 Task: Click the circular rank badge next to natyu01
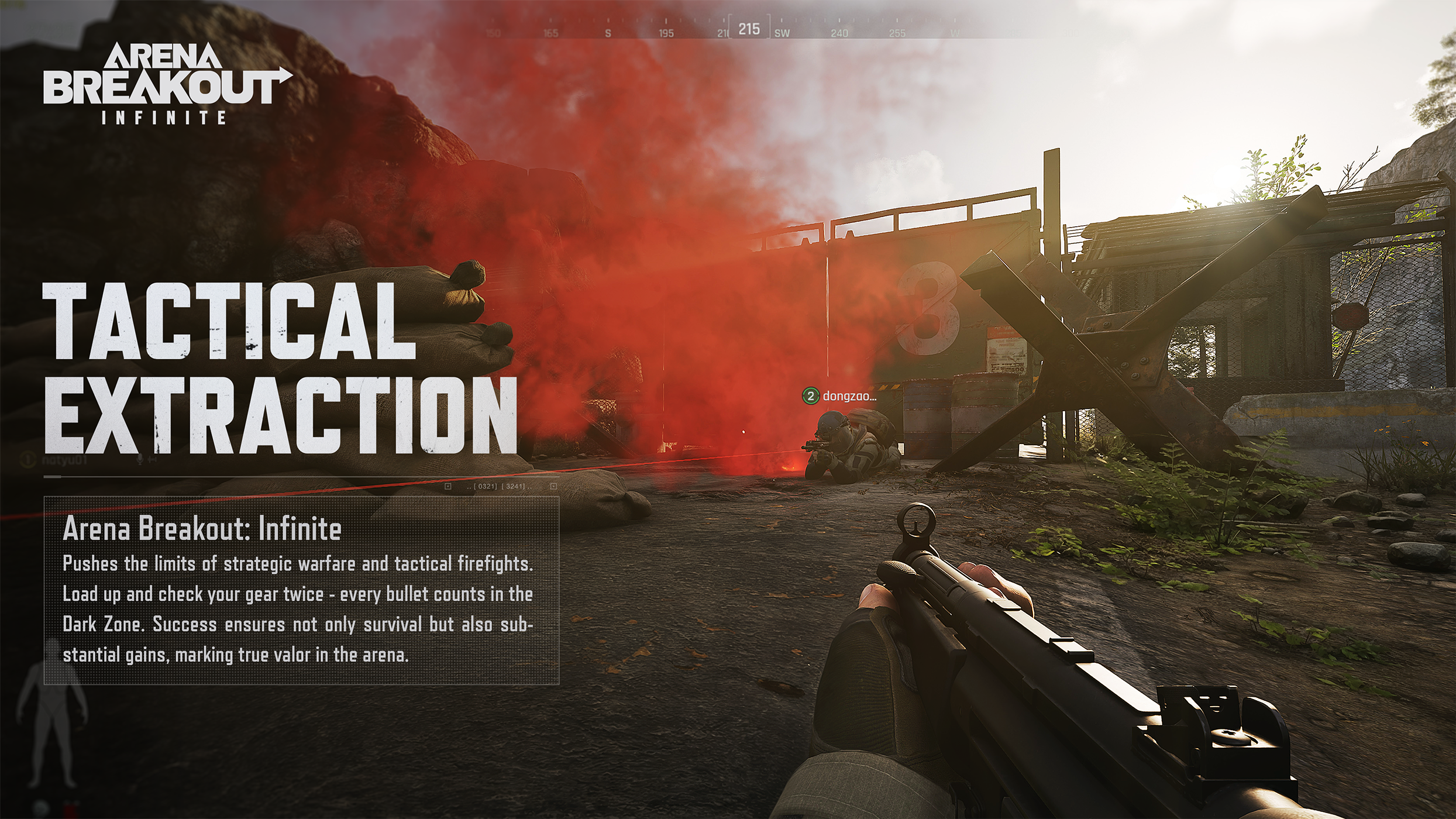point(27,459)
